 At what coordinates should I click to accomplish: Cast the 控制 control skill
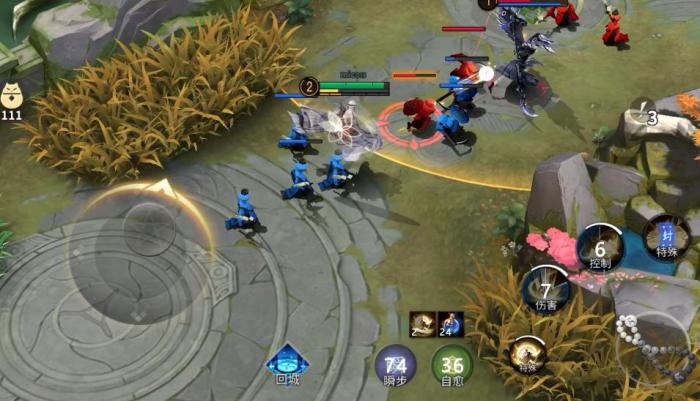click(x=600, y=246)
